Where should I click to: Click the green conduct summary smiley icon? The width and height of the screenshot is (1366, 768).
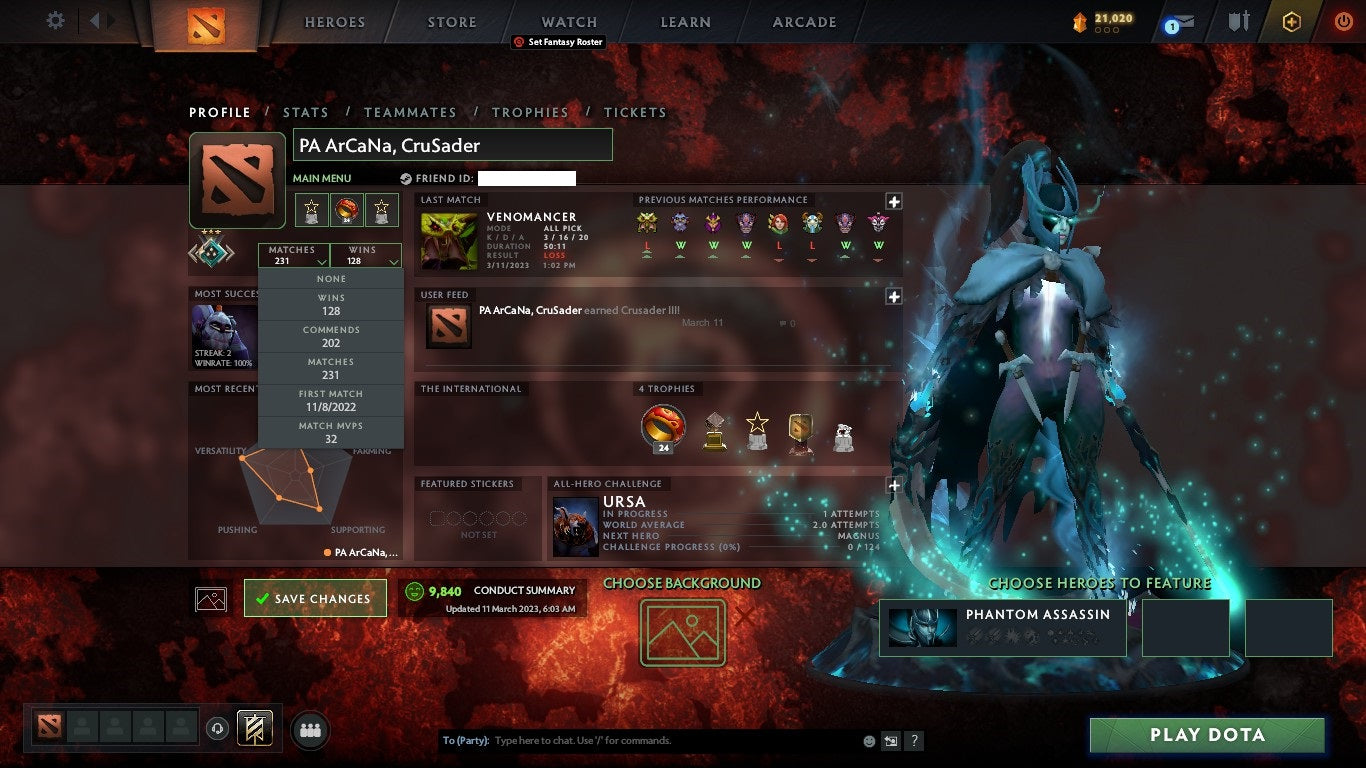click(x=412, y=590)
